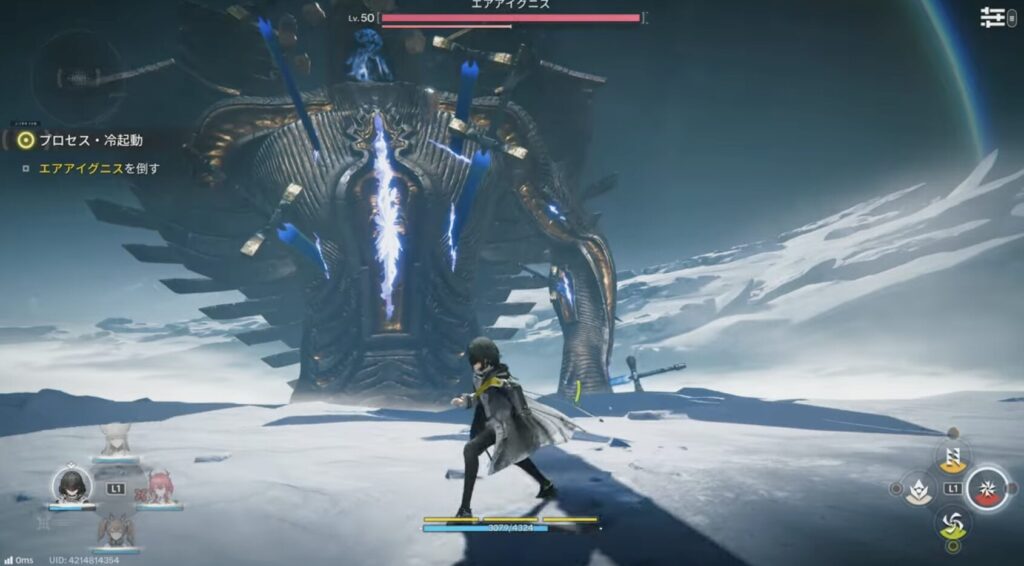Activate the yellow lightning skill icon
This screenshot has height=566, width=1024.
click(952, 456)
